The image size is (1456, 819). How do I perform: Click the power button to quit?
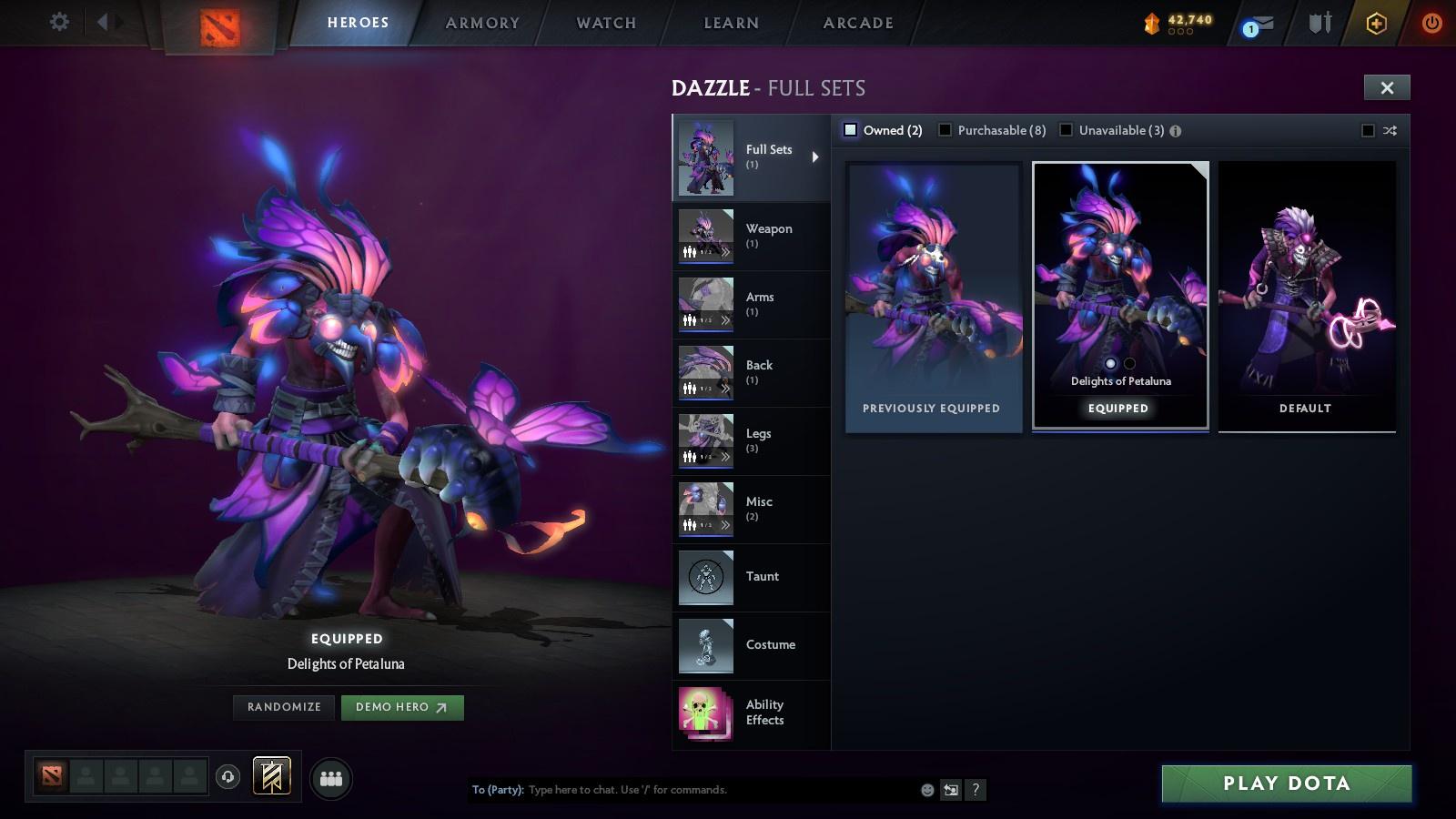[x=1433, y=23]
